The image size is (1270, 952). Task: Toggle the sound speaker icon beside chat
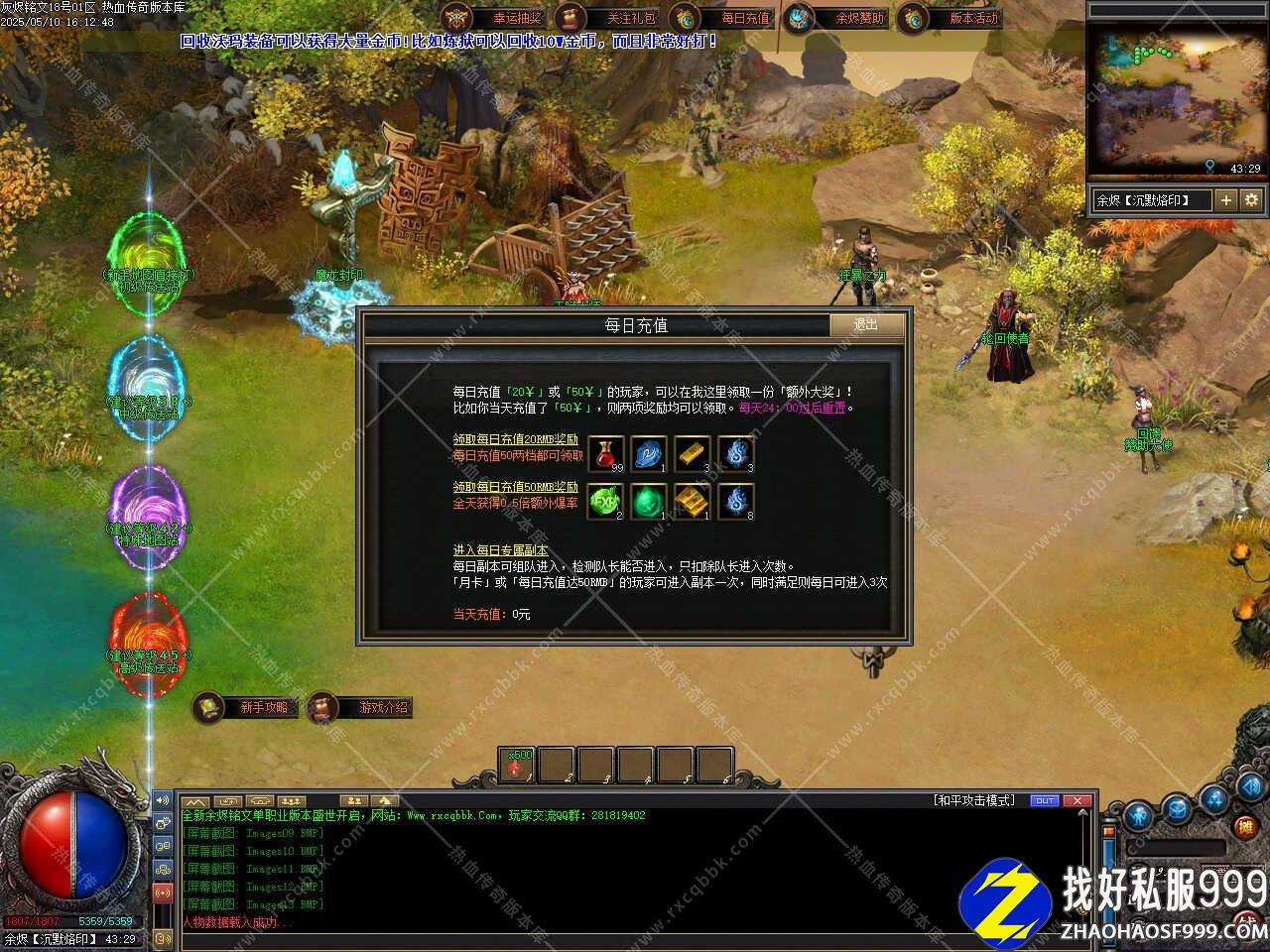coord(162,800)
